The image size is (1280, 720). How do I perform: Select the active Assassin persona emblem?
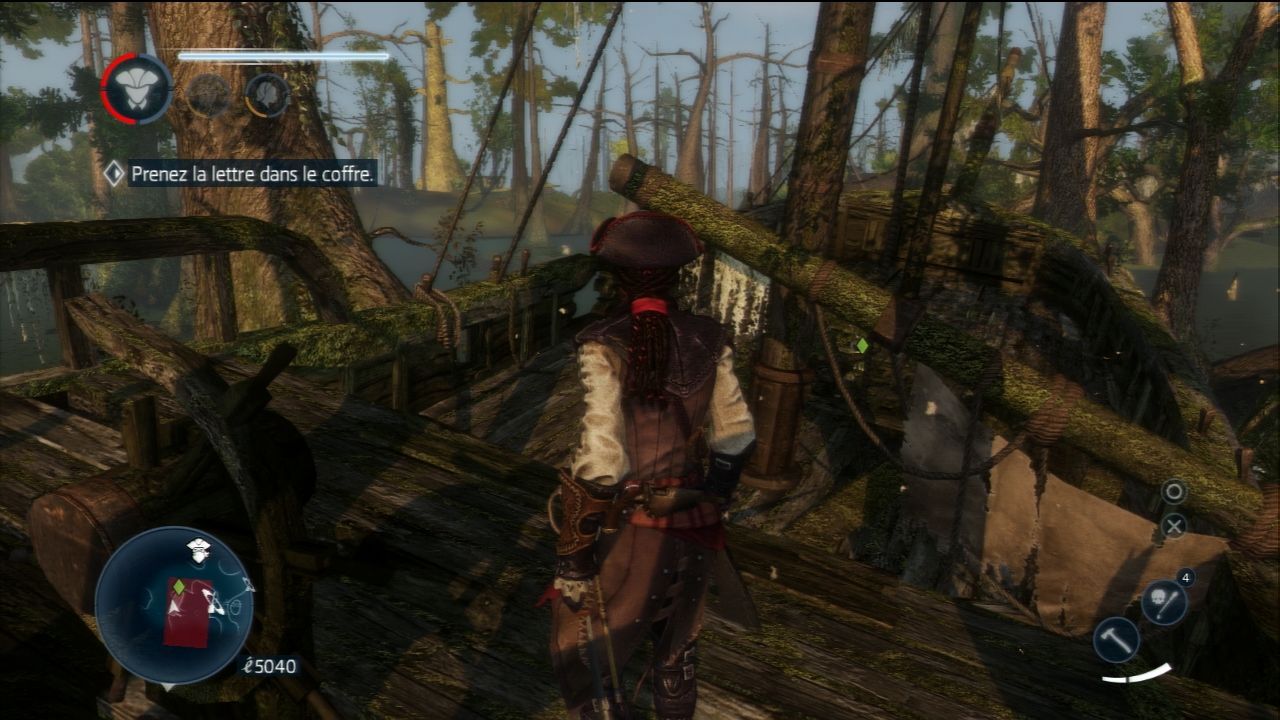click(137, 90)
